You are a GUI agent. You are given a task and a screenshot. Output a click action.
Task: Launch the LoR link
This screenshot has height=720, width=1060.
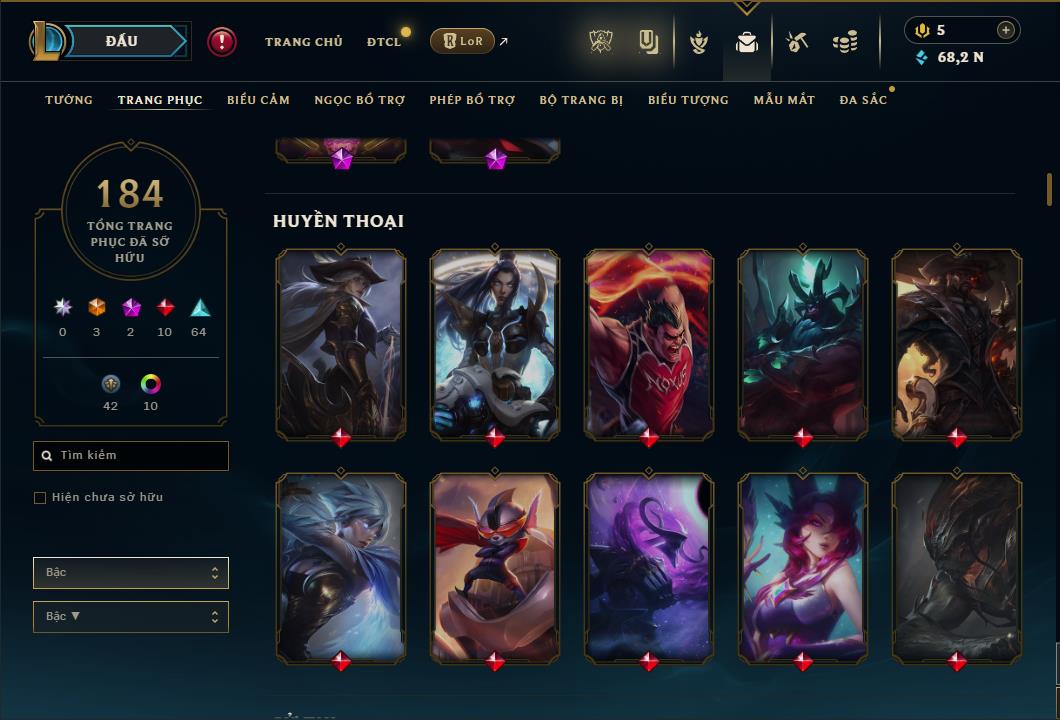463,41
